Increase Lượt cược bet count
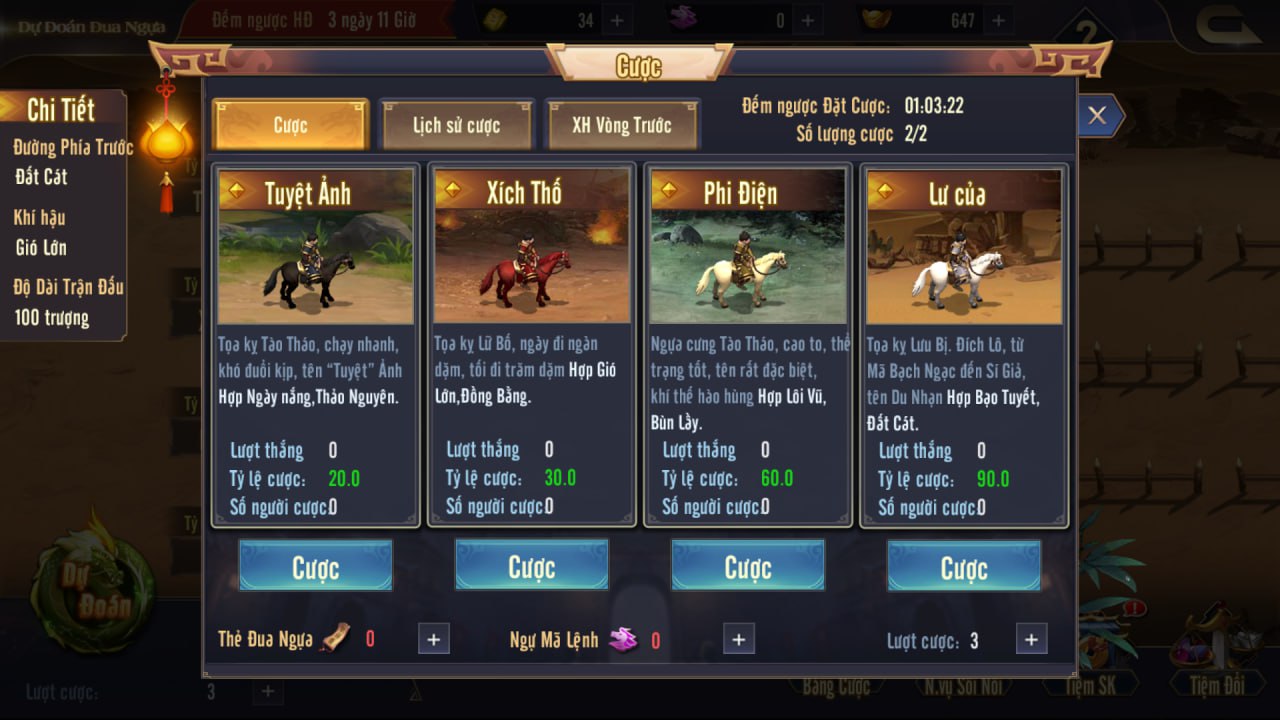Screen dimensions: 1280x720 tap(1031, 639)
